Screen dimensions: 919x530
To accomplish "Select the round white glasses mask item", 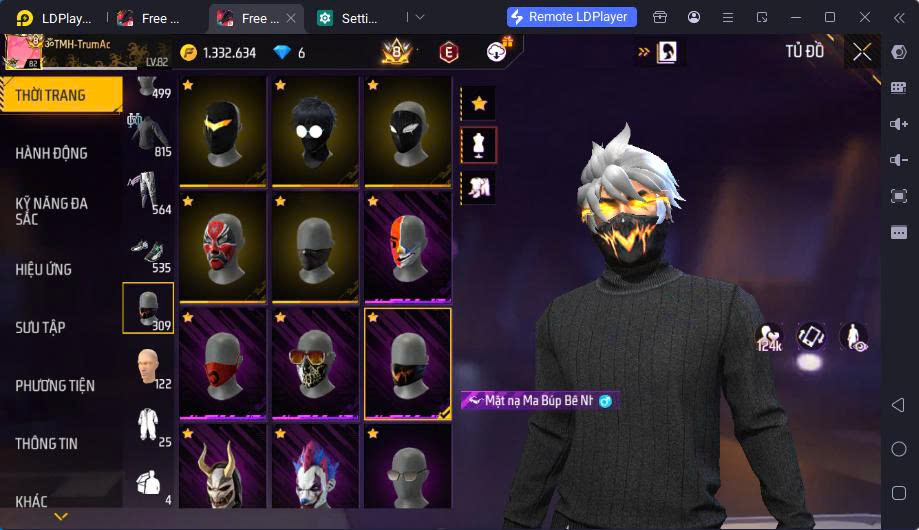I will (314, 130).
